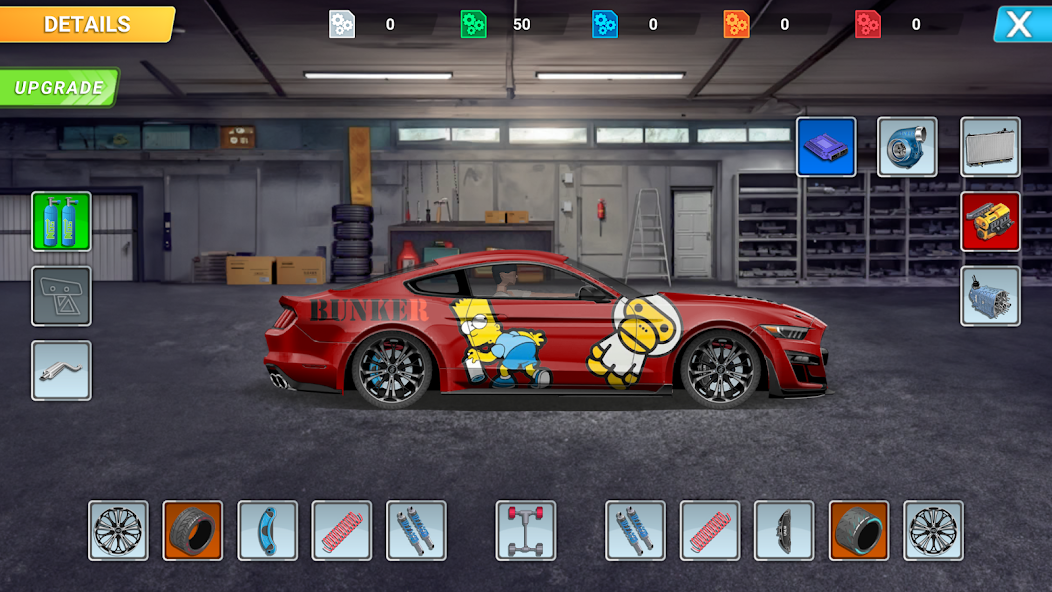1052x592 pixels.
Task: Select the engine part on red background
Action: [x=990, y=221]
